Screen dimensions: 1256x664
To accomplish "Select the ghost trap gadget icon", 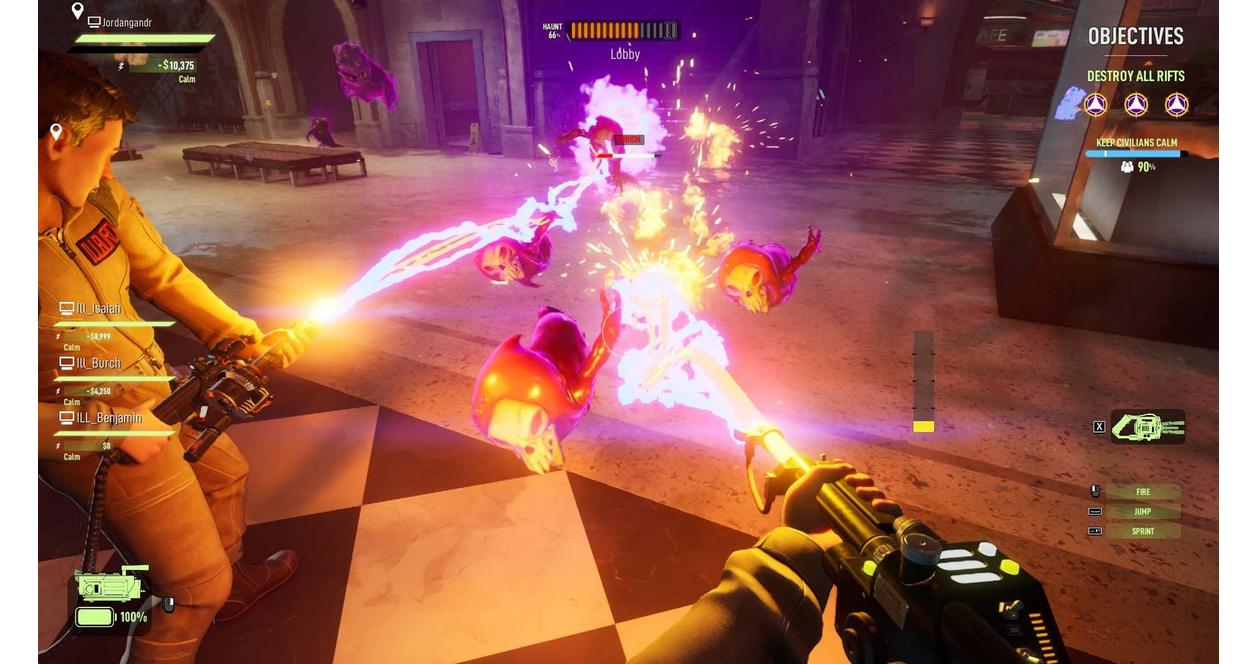I will (1147, 427).
